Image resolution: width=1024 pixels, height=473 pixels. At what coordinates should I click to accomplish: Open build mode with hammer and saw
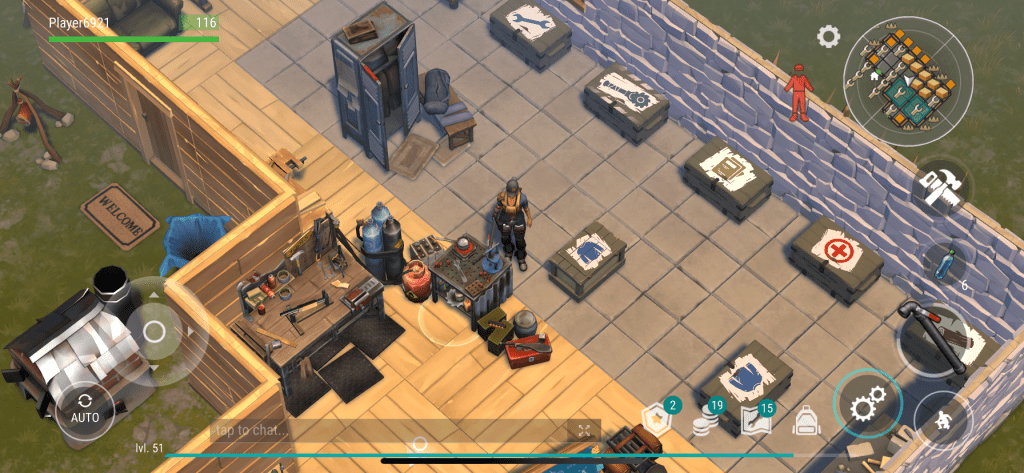pos(938,188)
